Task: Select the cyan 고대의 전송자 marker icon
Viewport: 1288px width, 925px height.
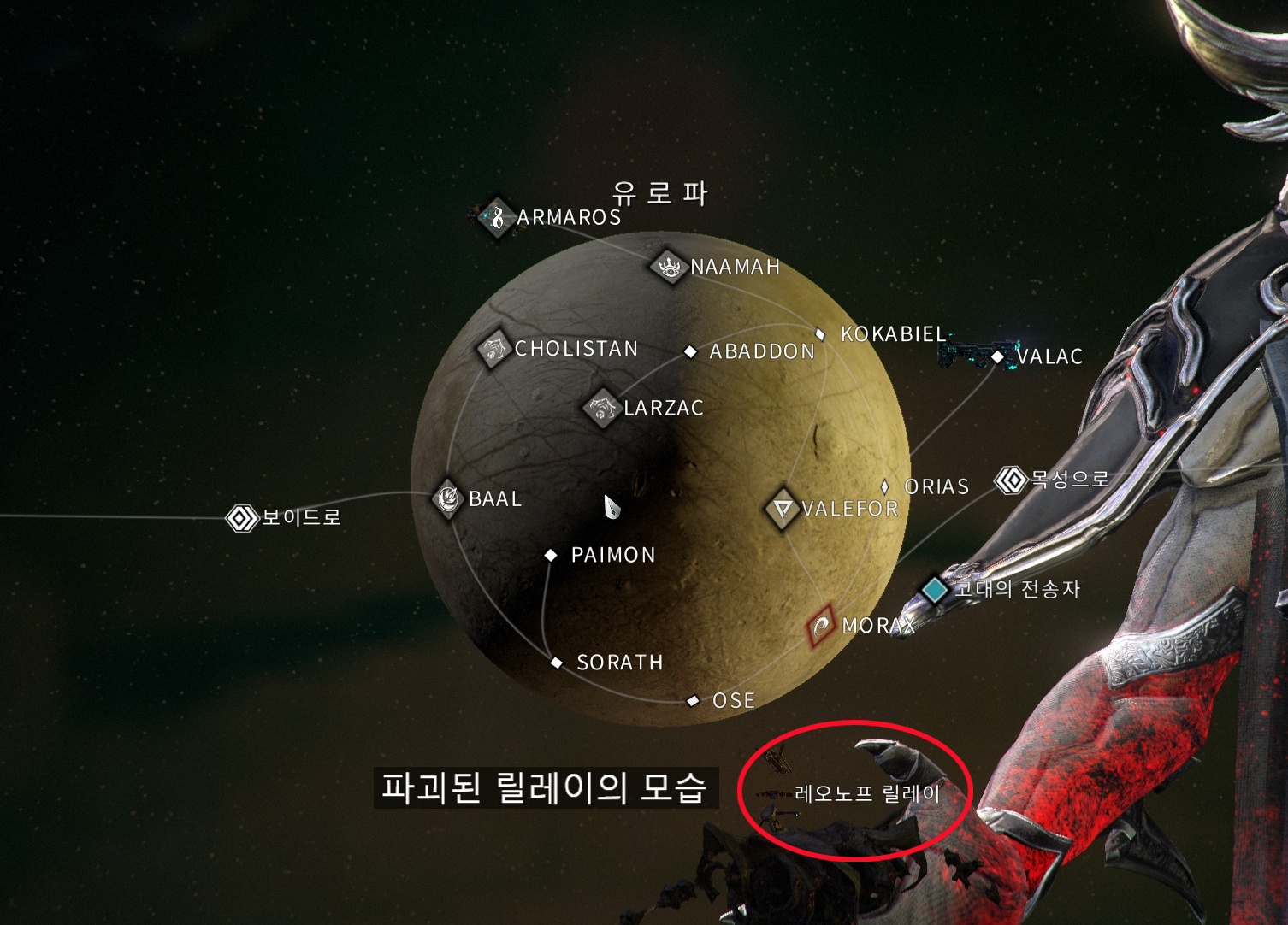Action: (x=936, y=589)
